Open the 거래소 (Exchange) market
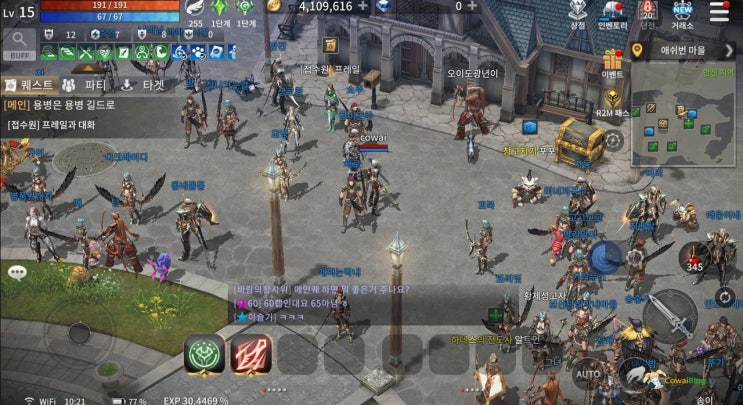Viewport: 743px width, 405px height. tap(684, 14)
